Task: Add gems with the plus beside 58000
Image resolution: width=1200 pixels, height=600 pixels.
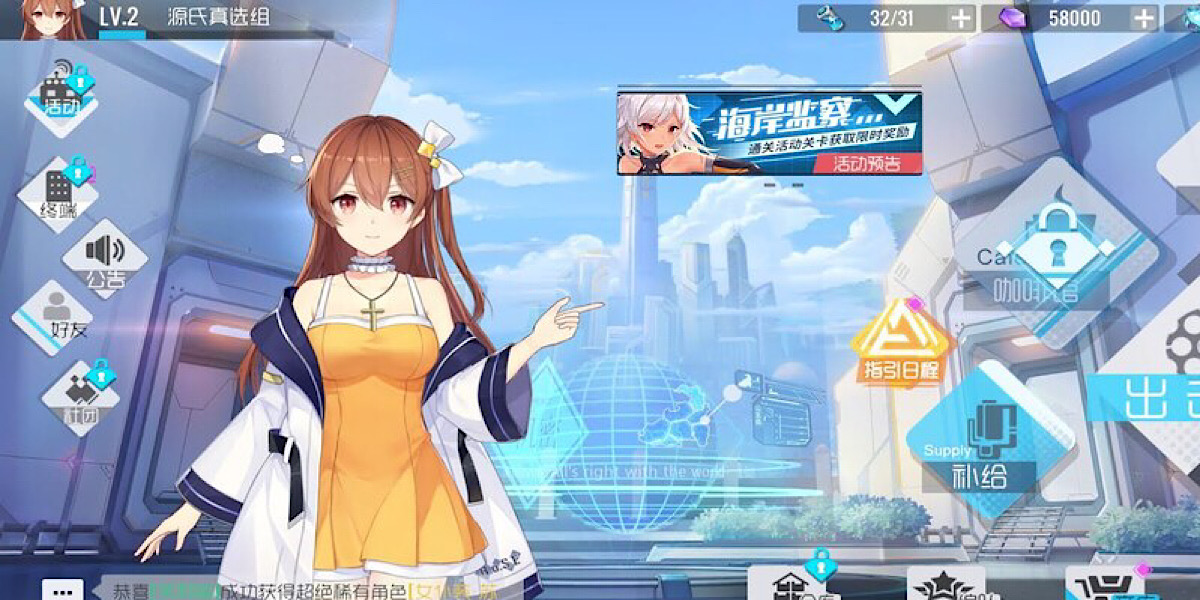Action: coord(1144,18)
